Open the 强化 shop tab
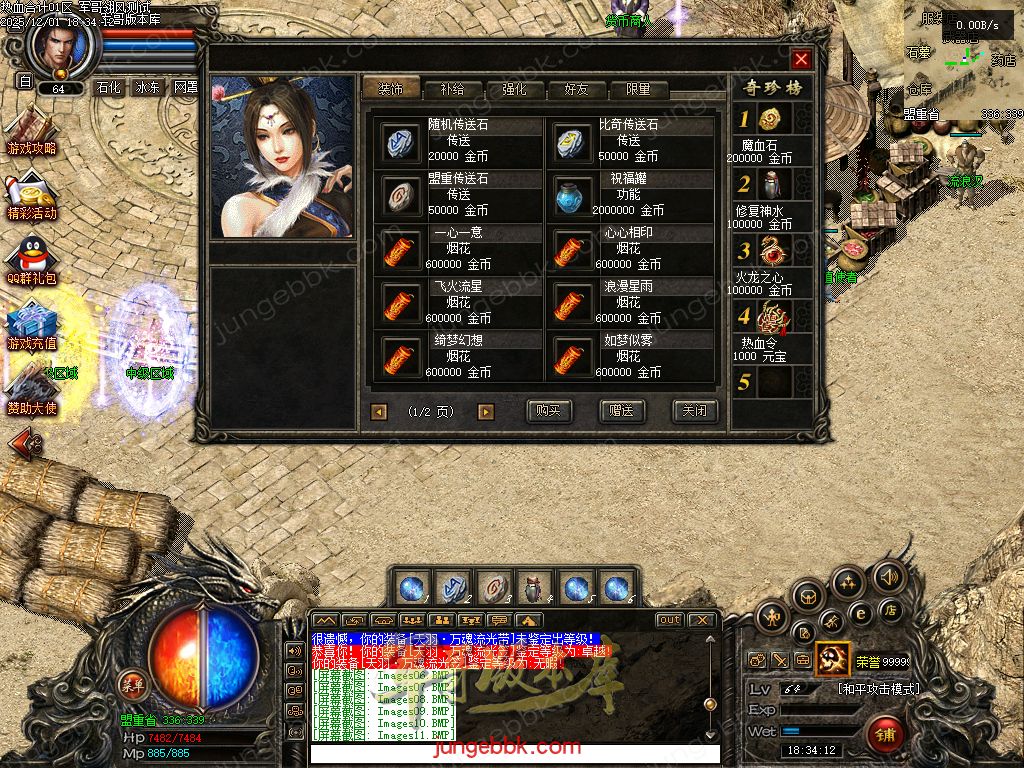This screenshot has width=1024, height=768. [514, 89]
